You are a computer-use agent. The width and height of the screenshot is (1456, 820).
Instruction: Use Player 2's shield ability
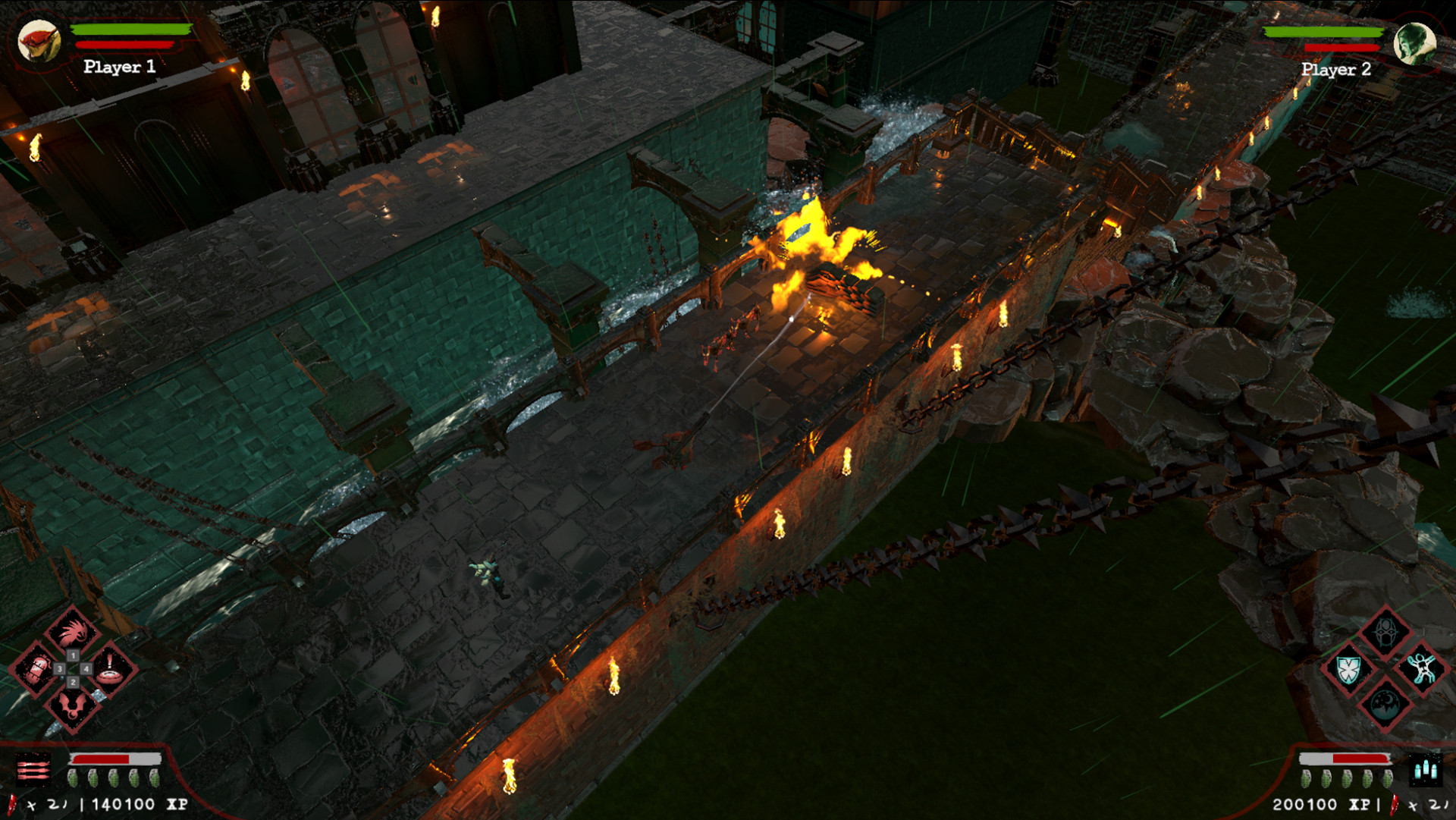[x=1348, y=670]
